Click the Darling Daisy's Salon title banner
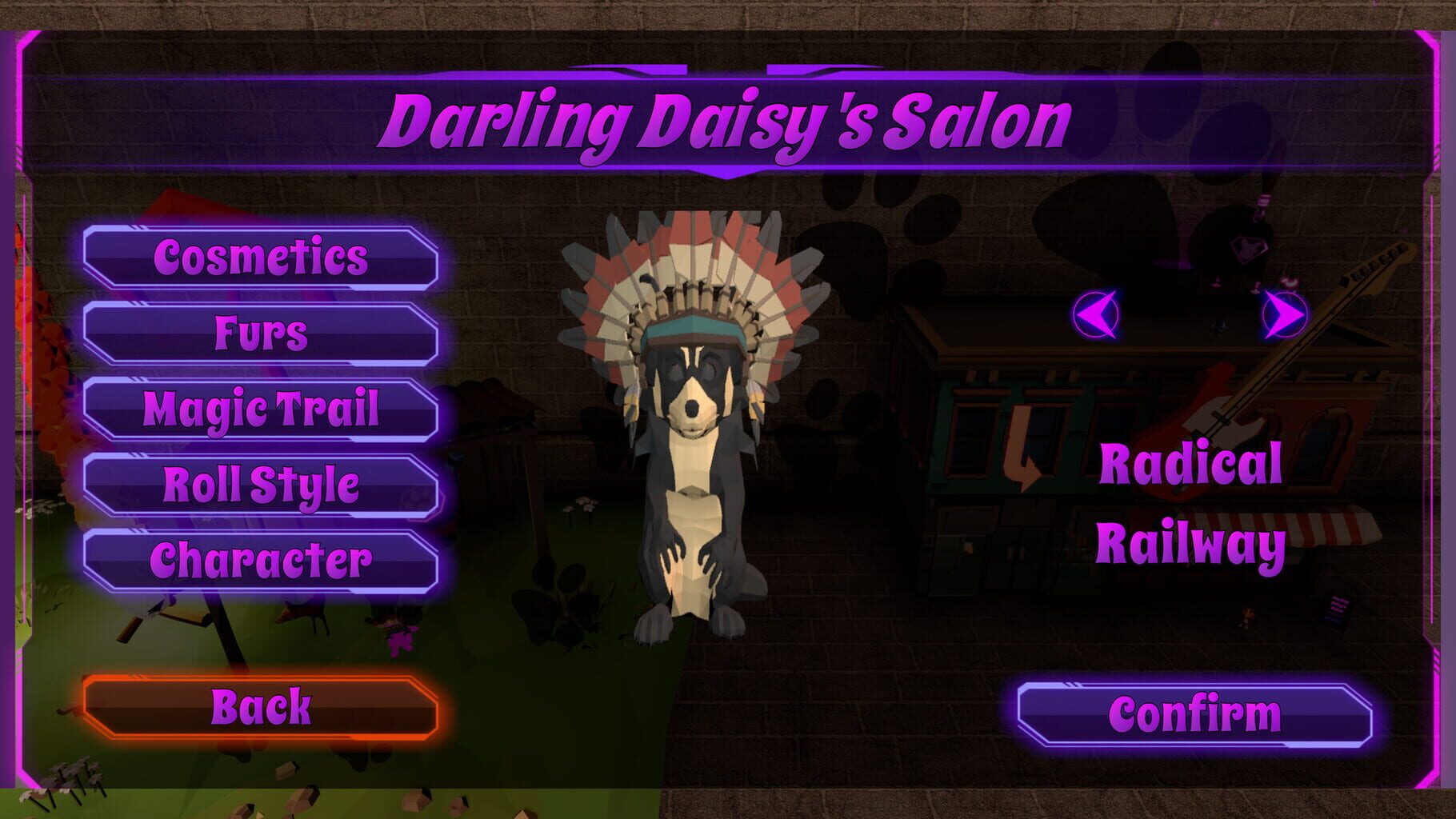 [x=728, y=120]
